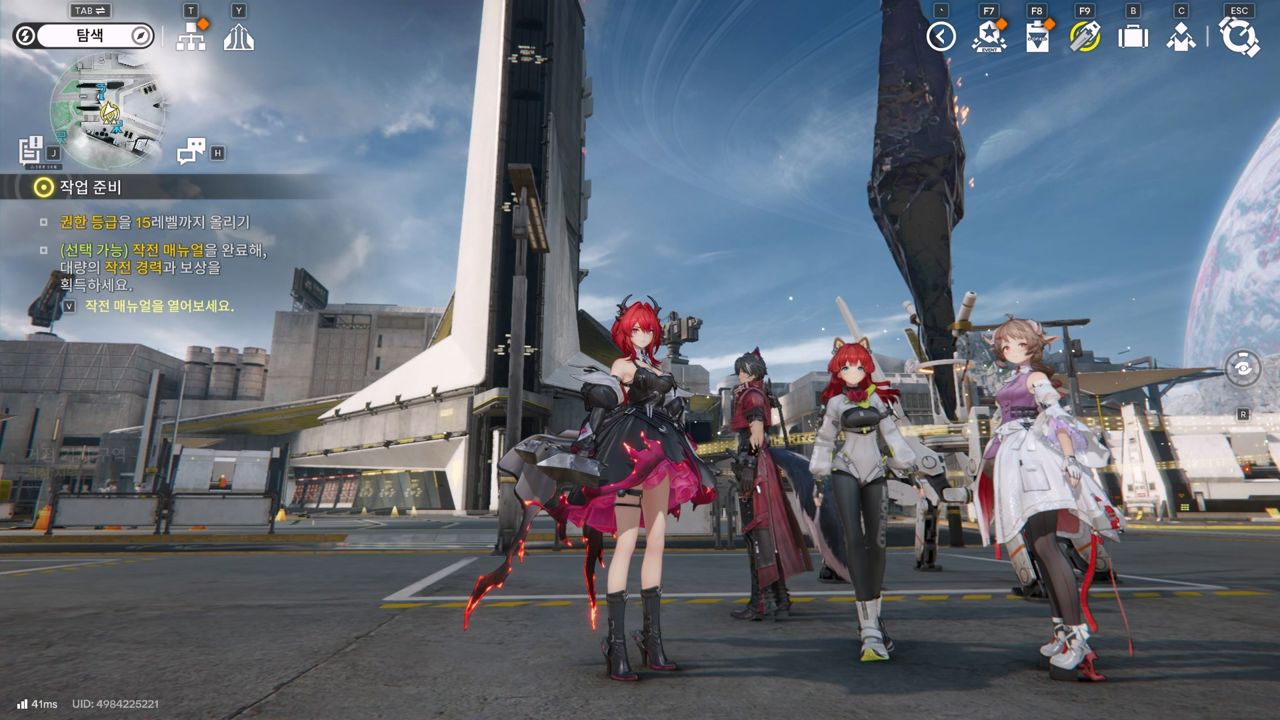Open the mission log document icon
This screenshot has width=1280, height=720.
pyautogui.click(x=31, y=151)
